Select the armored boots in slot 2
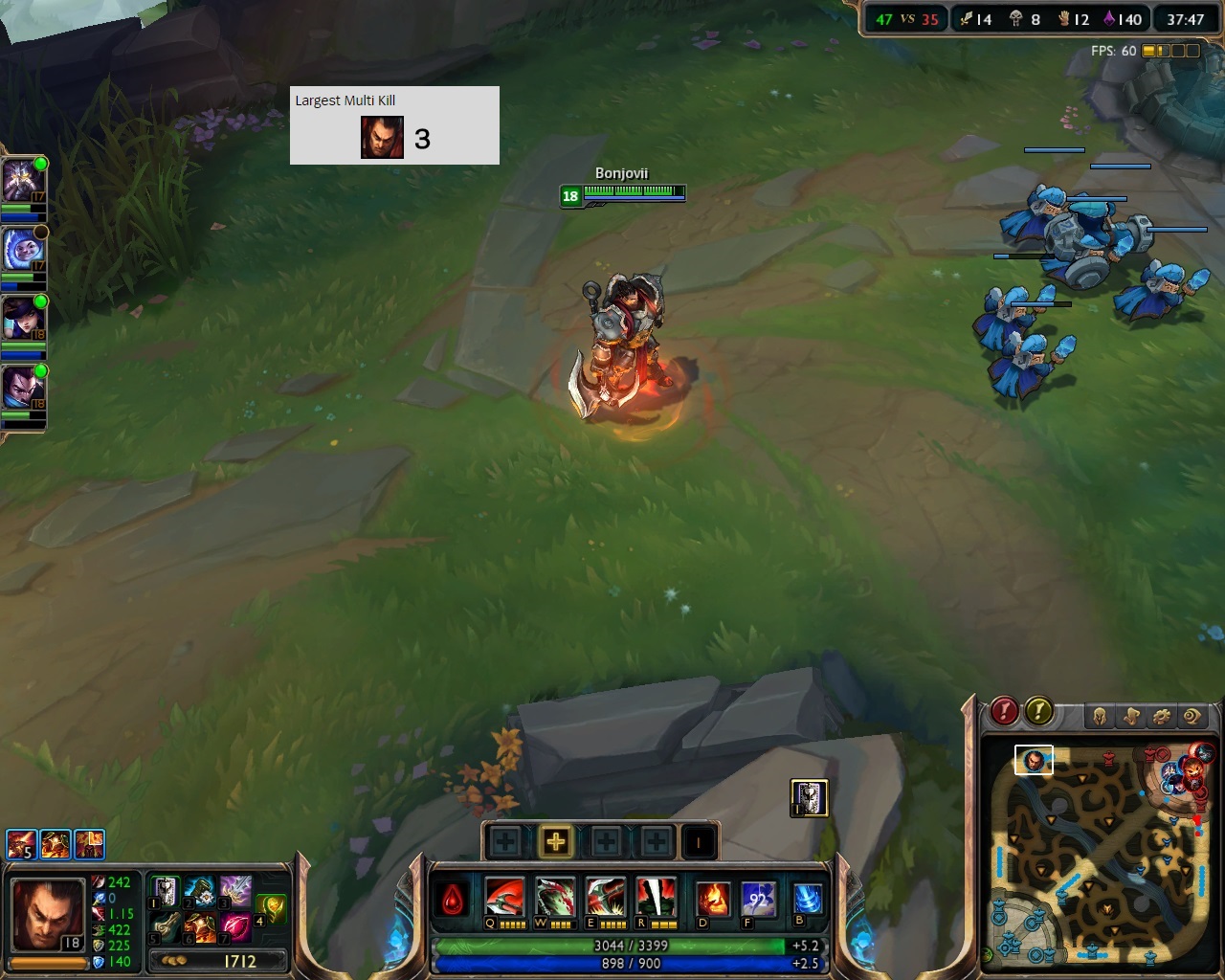This screenshot has height=980, width=1225. pyautogui.click(x=200, y=892)
